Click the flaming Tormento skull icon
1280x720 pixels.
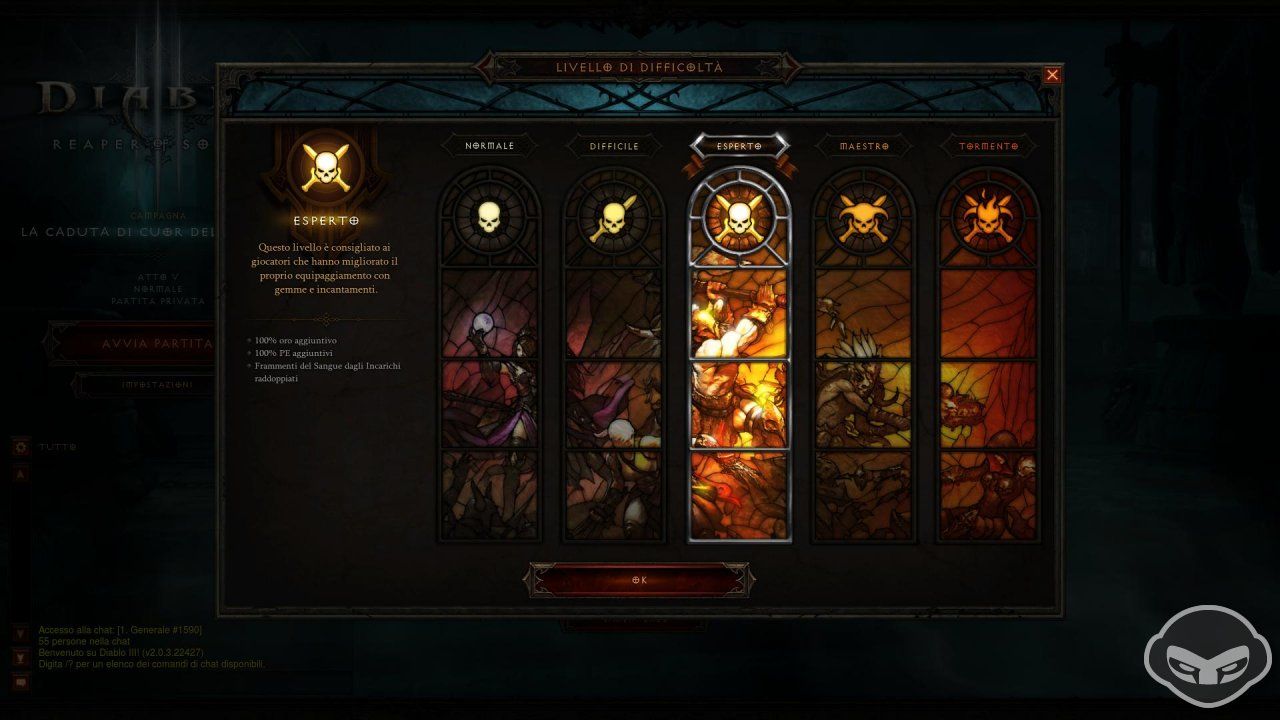989,220
